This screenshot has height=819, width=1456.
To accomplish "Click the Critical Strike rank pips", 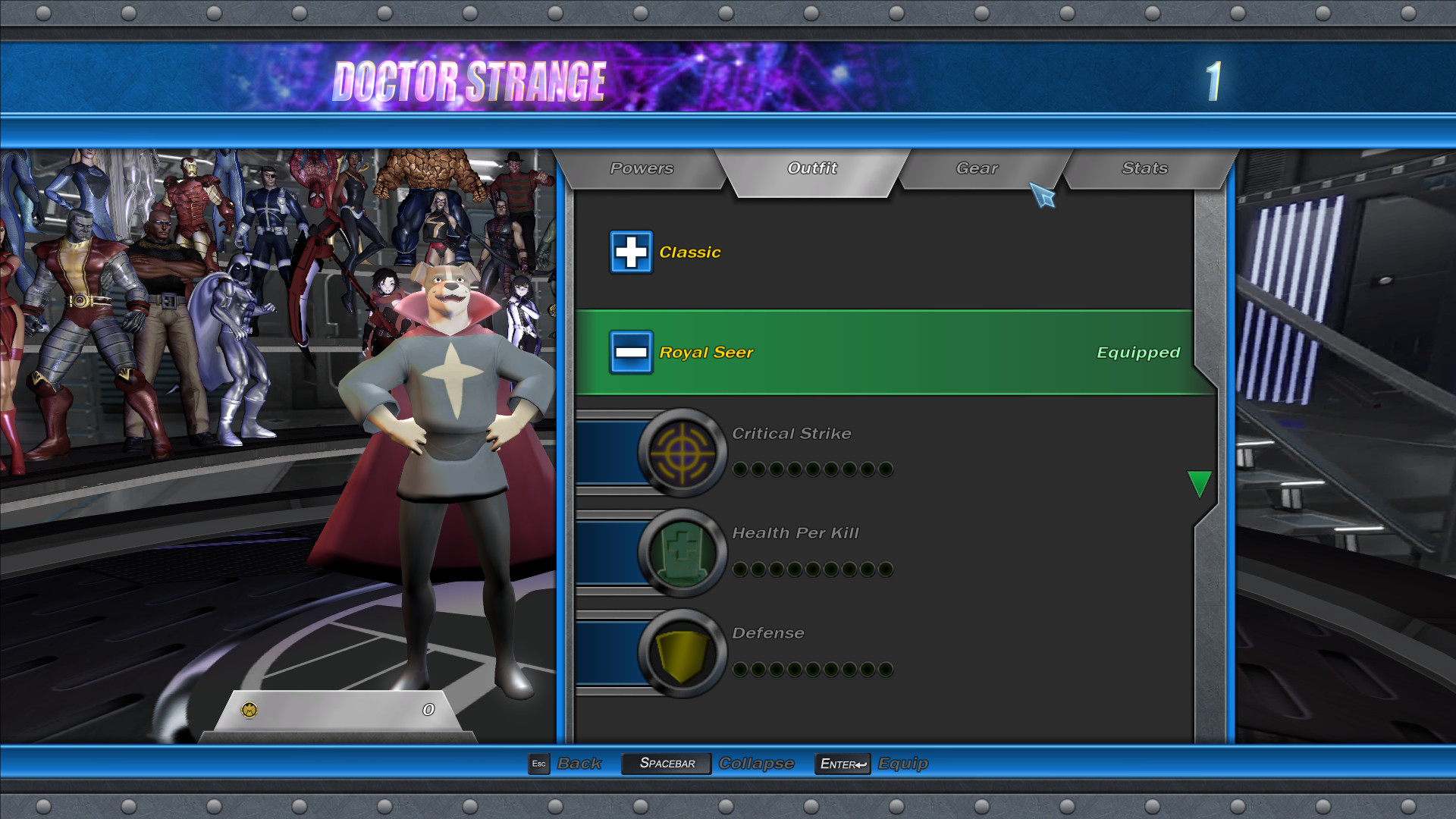I will tap(811, 469).
